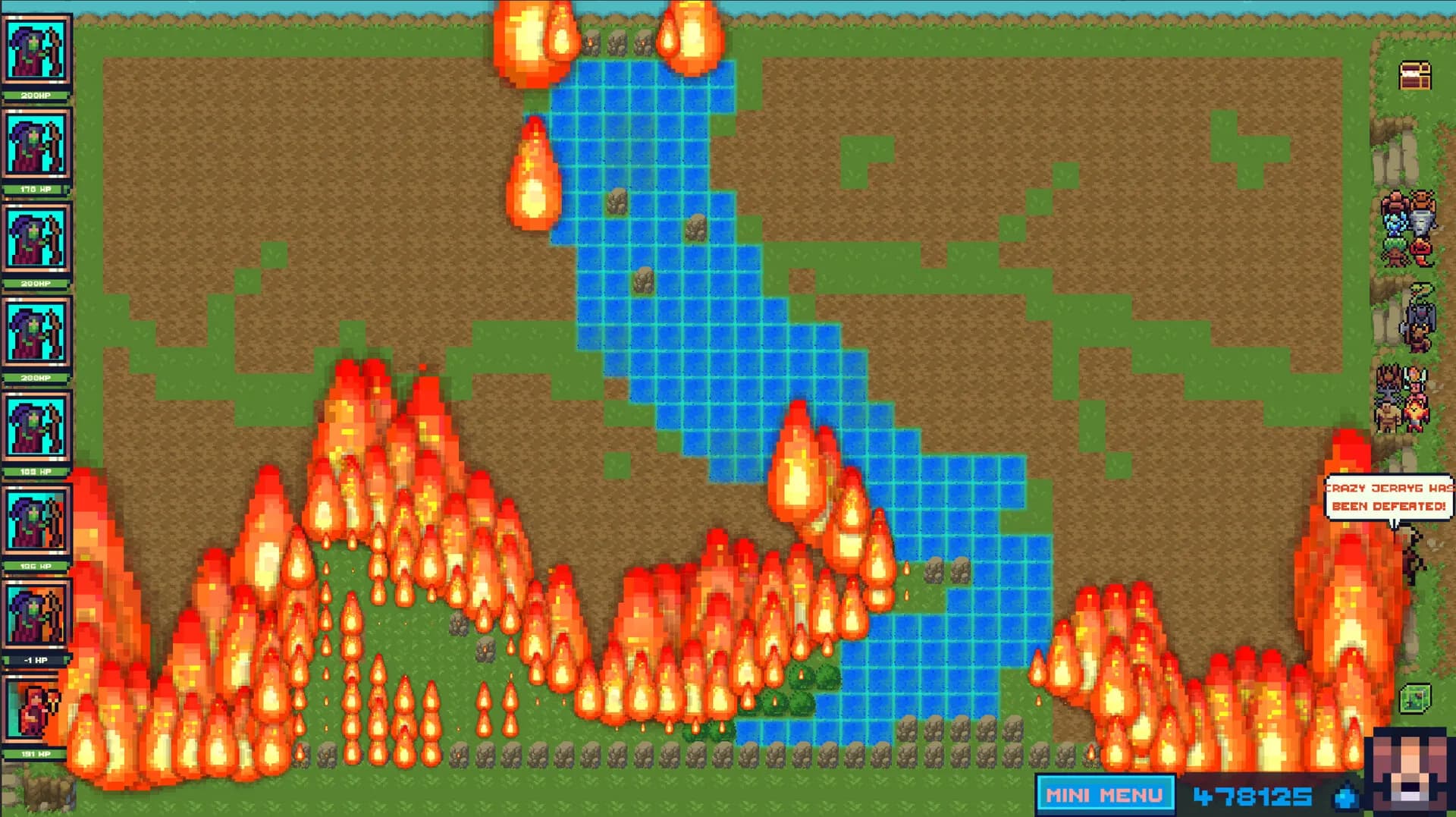Click the score counter showing 478125
This screenshot has height=817, width=1456.
1251,796
